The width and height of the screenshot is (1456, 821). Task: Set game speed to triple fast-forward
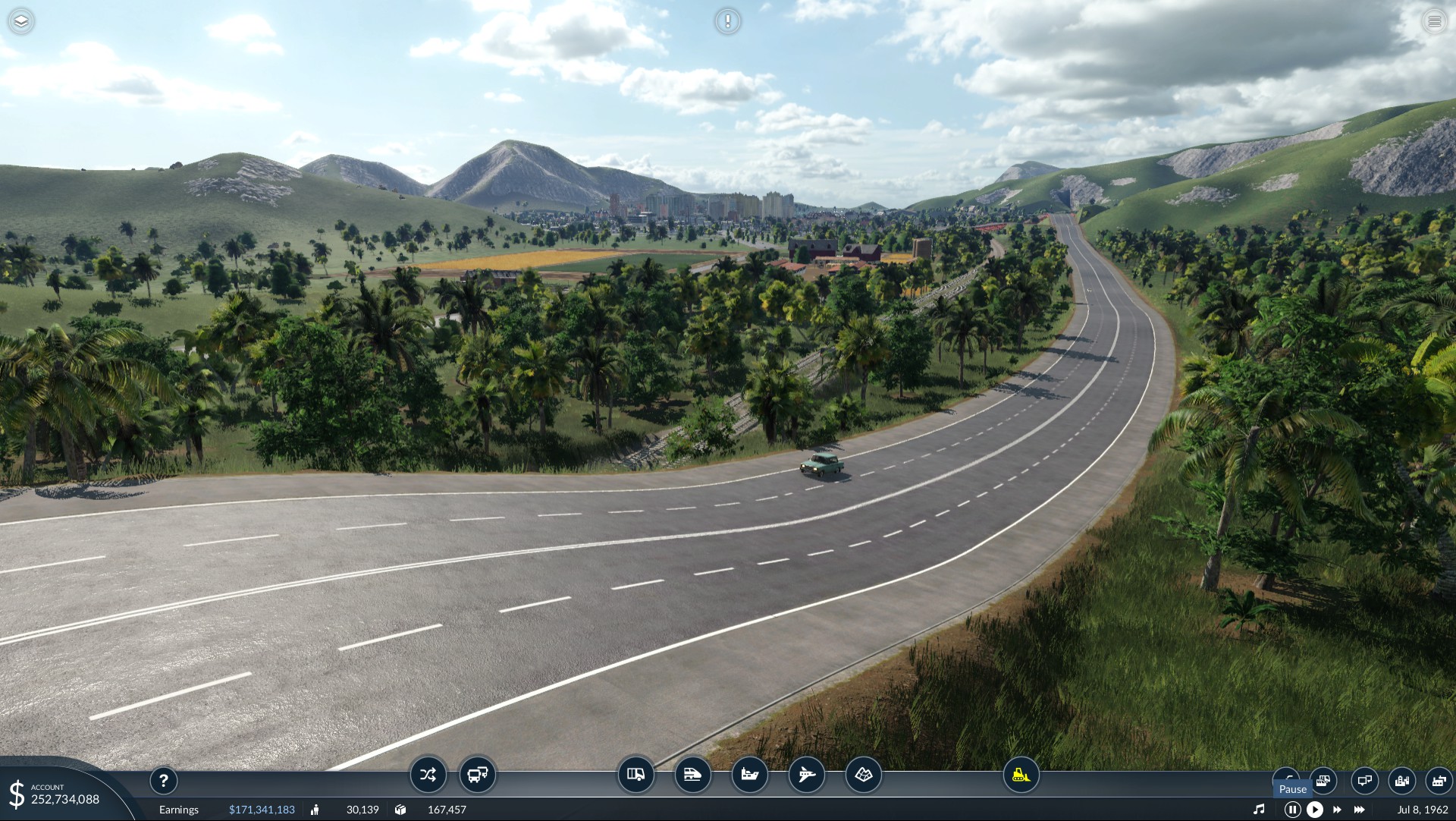[1360, 810]
